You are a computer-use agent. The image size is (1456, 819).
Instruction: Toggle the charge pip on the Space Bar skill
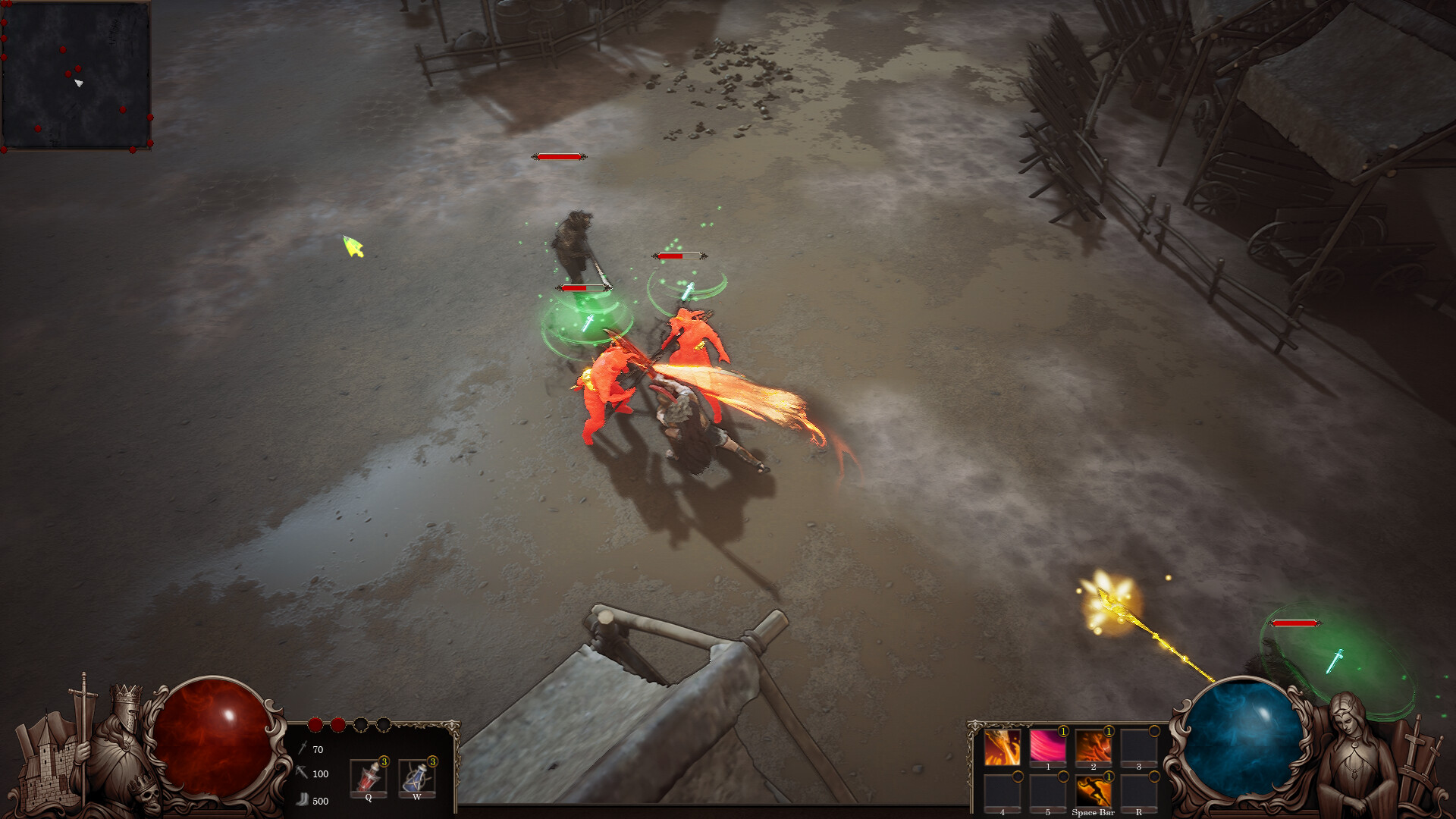(1109, 777)
